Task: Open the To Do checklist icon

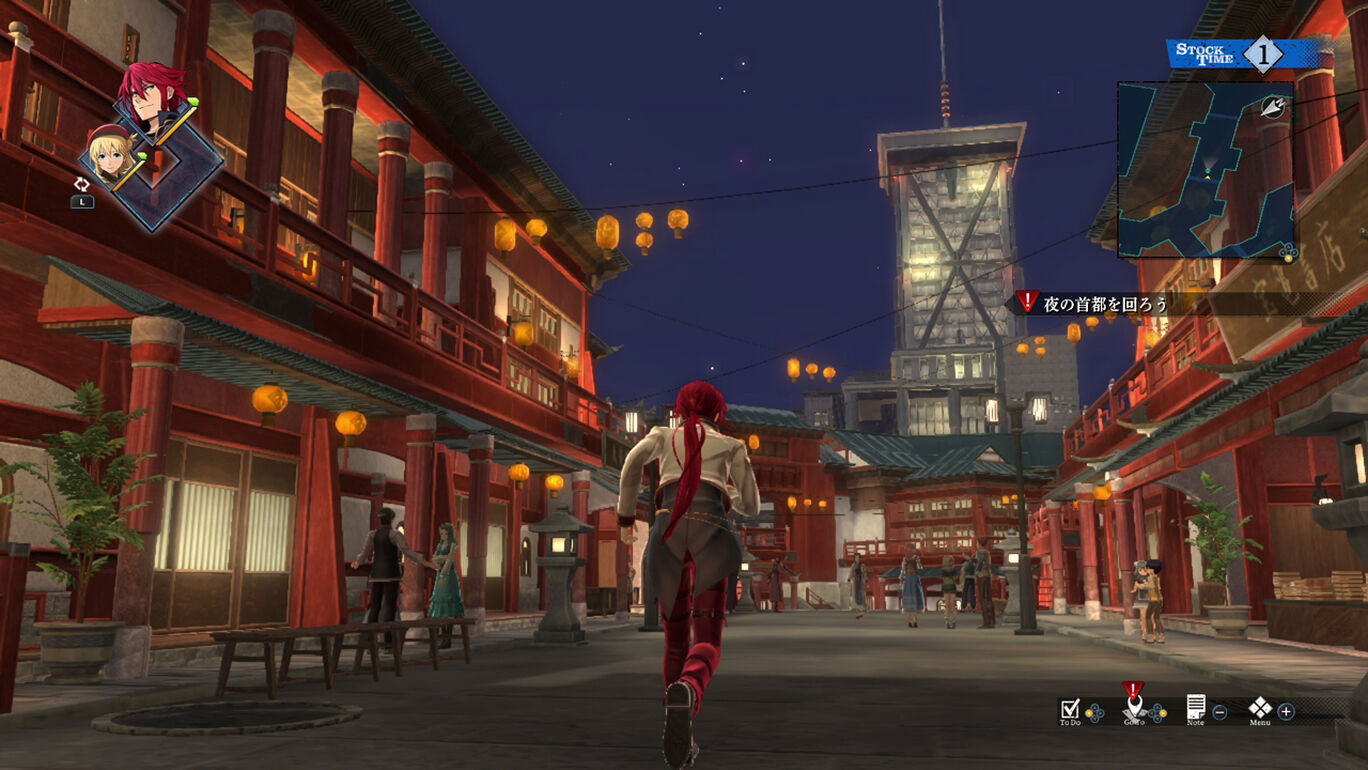Action: [x=1069, y=708]
